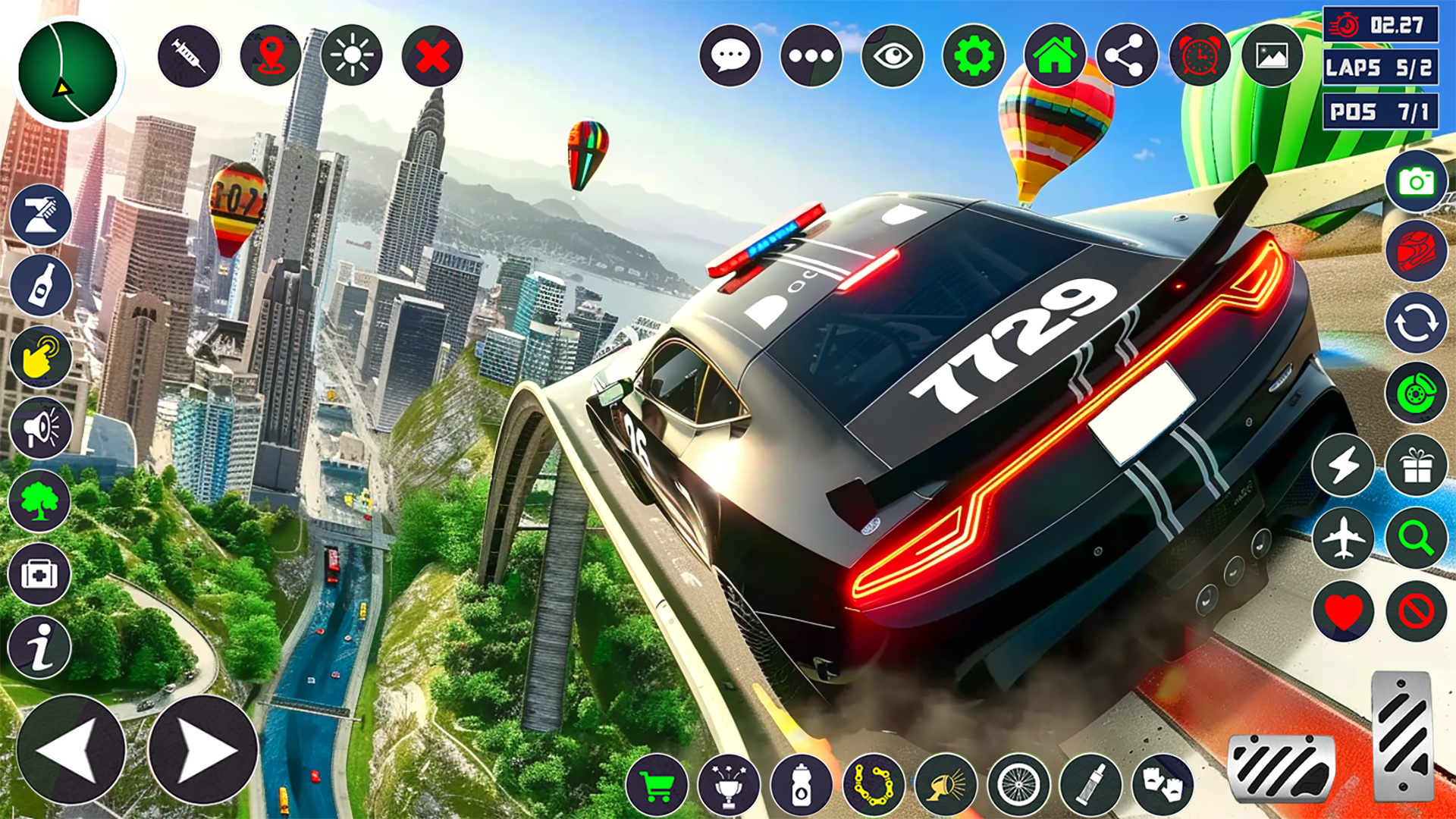1456x819 pixels.
Task: Open the chat speech bubble
Action: [x=730, y=56]
